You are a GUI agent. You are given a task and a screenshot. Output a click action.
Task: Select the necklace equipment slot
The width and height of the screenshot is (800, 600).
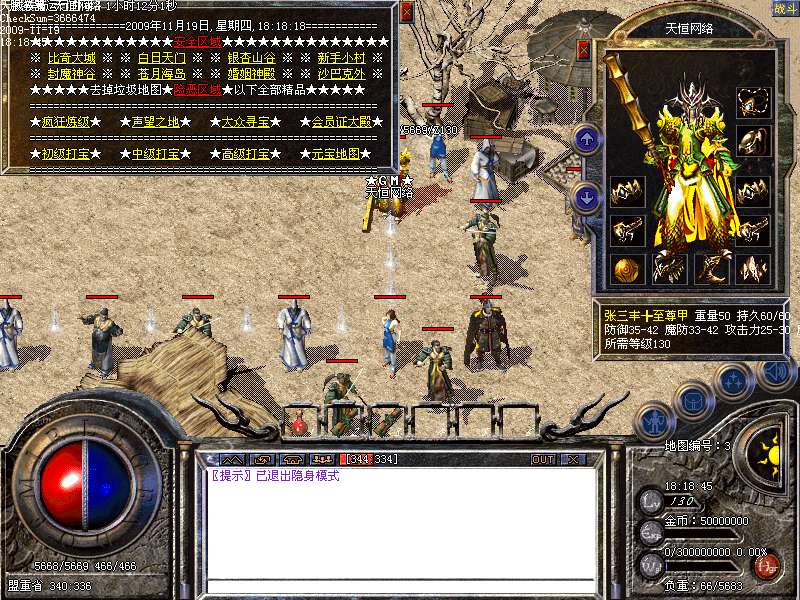click(753, 101)
